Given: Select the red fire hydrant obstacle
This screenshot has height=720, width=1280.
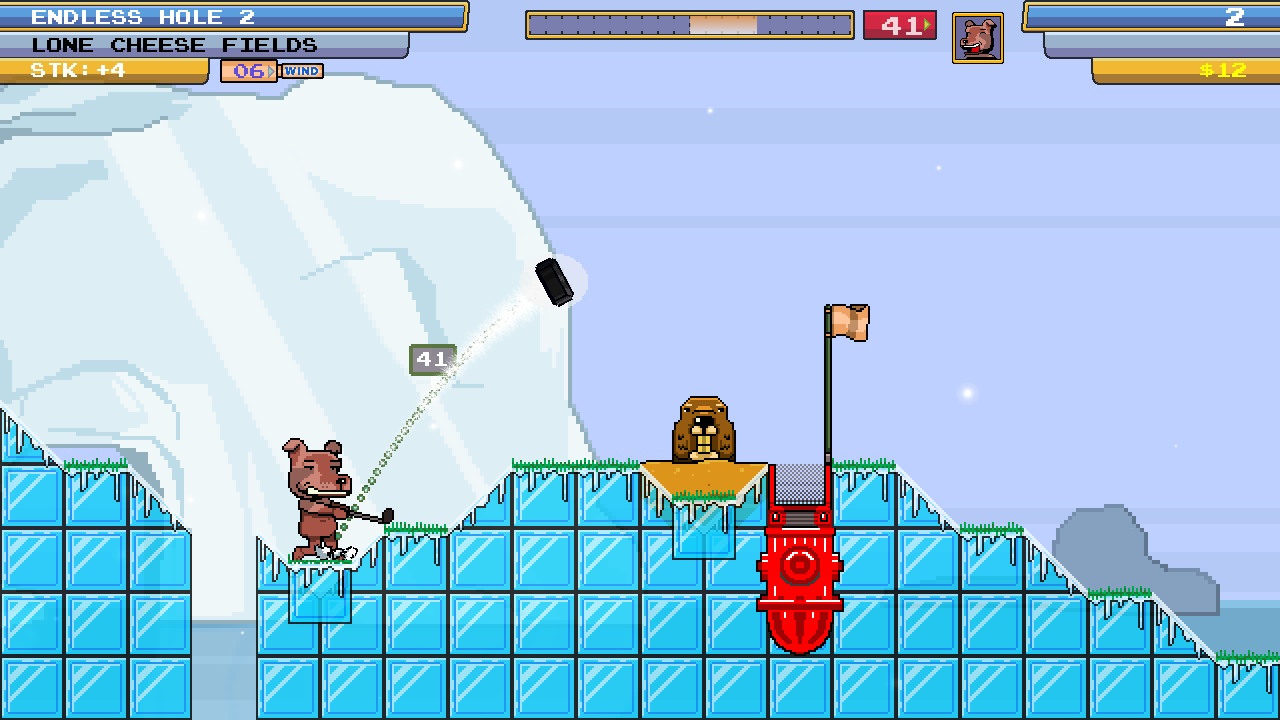Looking at the screenshot, I should [799, 570].
